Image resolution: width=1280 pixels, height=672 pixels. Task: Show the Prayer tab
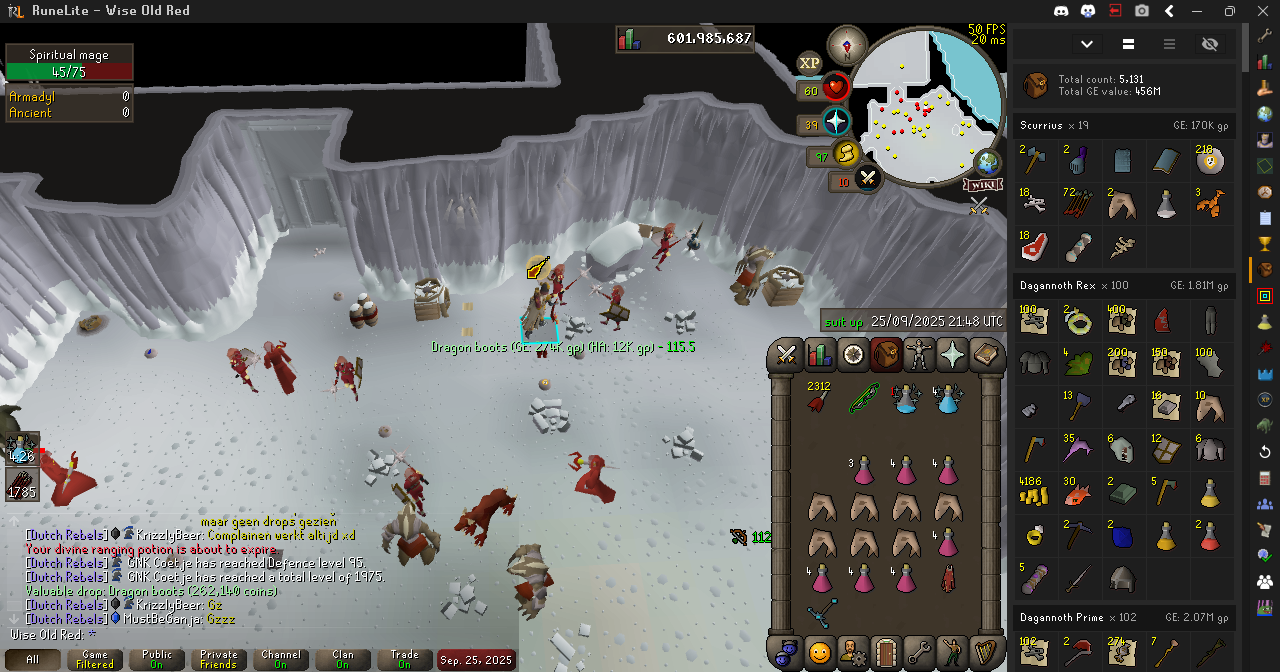[952, 355]
